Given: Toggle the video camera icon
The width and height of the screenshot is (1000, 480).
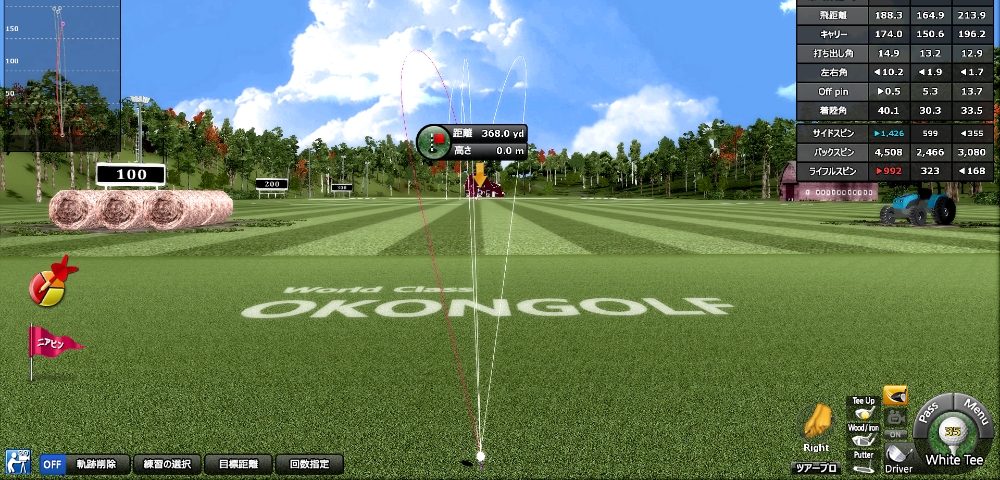Looking at the screenshot, I should click(x=896, y=416).
